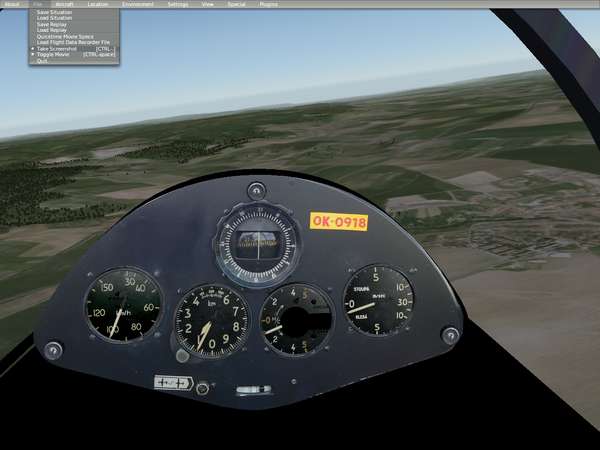
Task: Select Take Screenshot menu entry
Action: click(x=57, y=48)
